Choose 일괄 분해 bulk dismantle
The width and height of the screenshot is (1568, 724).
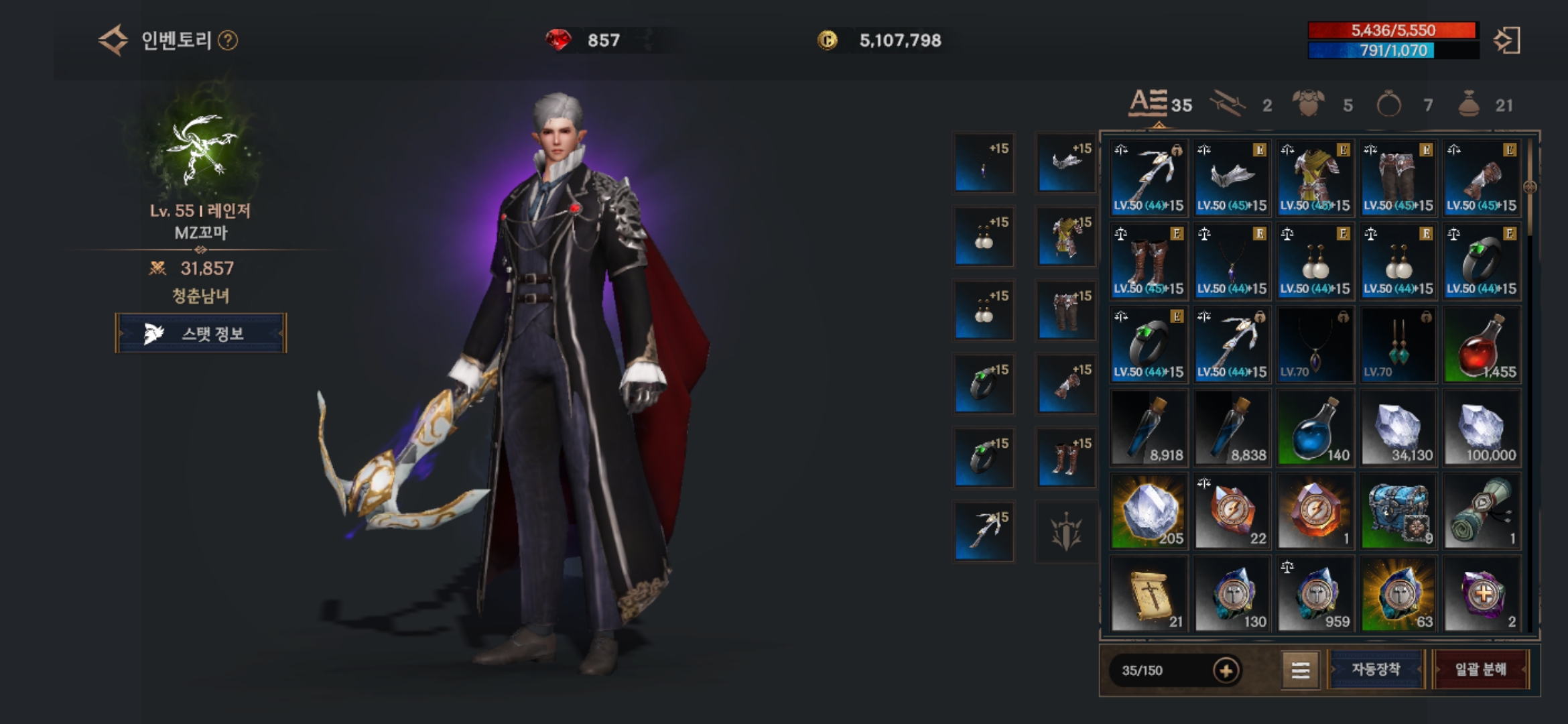1481,669
